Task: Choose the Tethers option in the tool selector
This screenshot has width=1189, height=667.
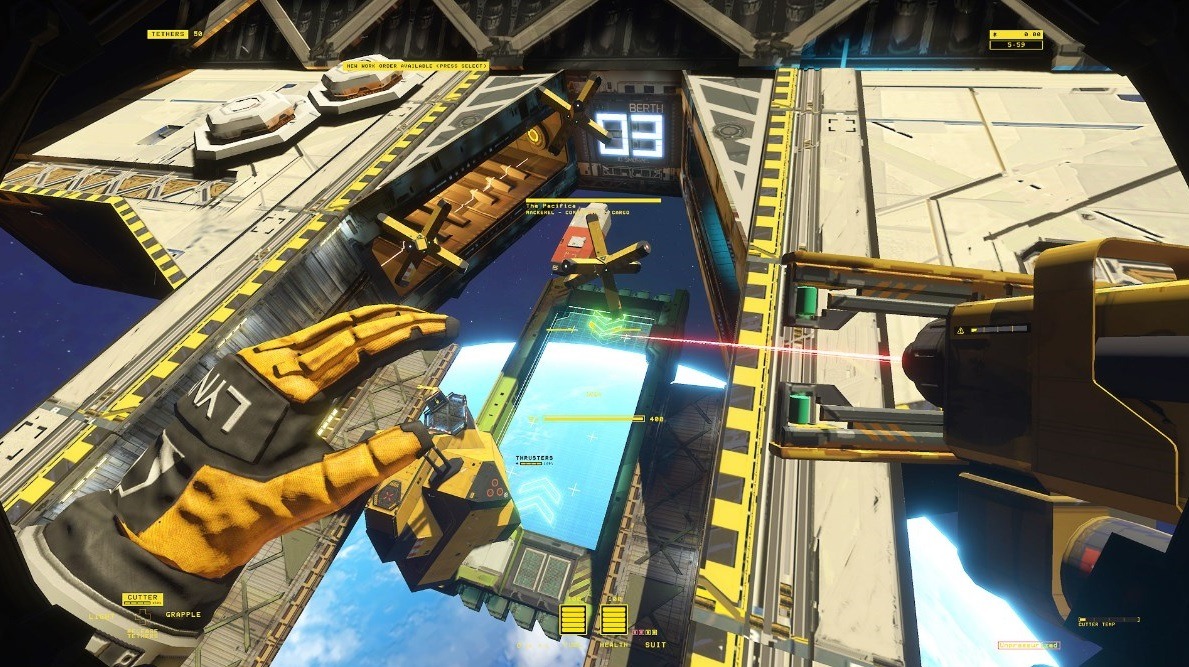Action: point(140,634)
